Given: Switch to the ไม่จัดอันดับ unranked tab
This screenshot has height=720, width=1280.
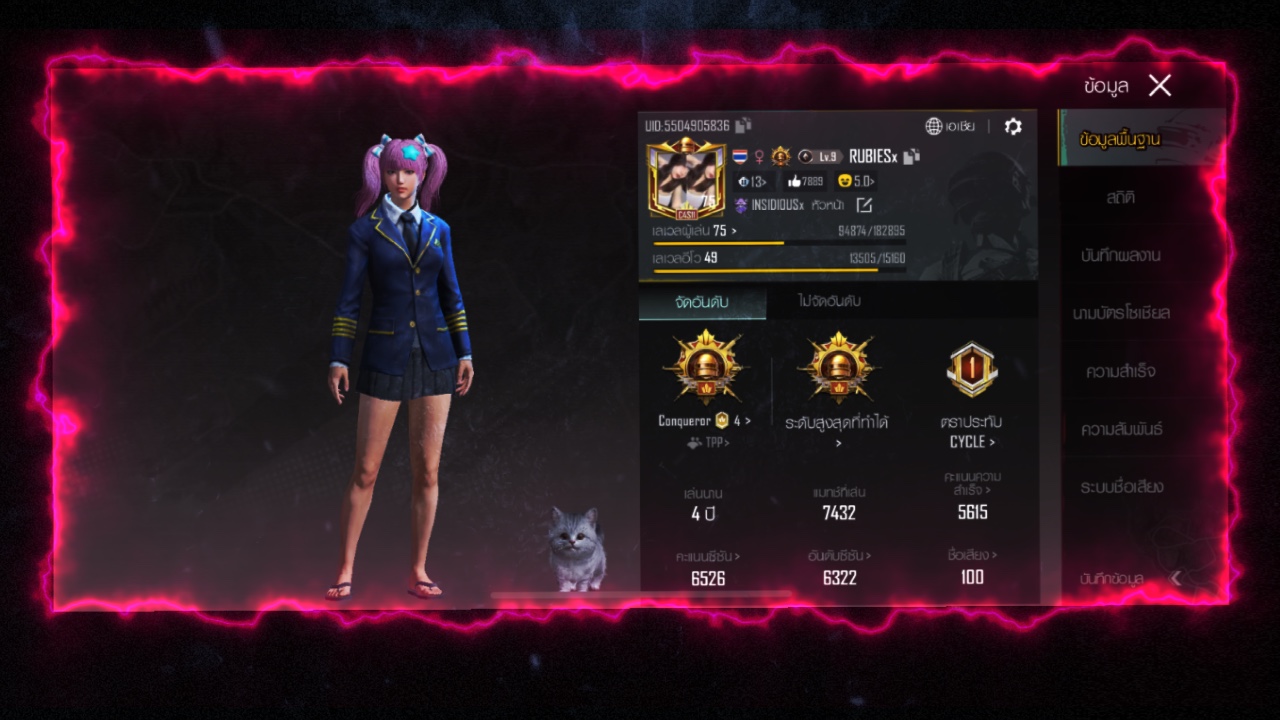Looking at the screenshot, I should tap(829, 301).
